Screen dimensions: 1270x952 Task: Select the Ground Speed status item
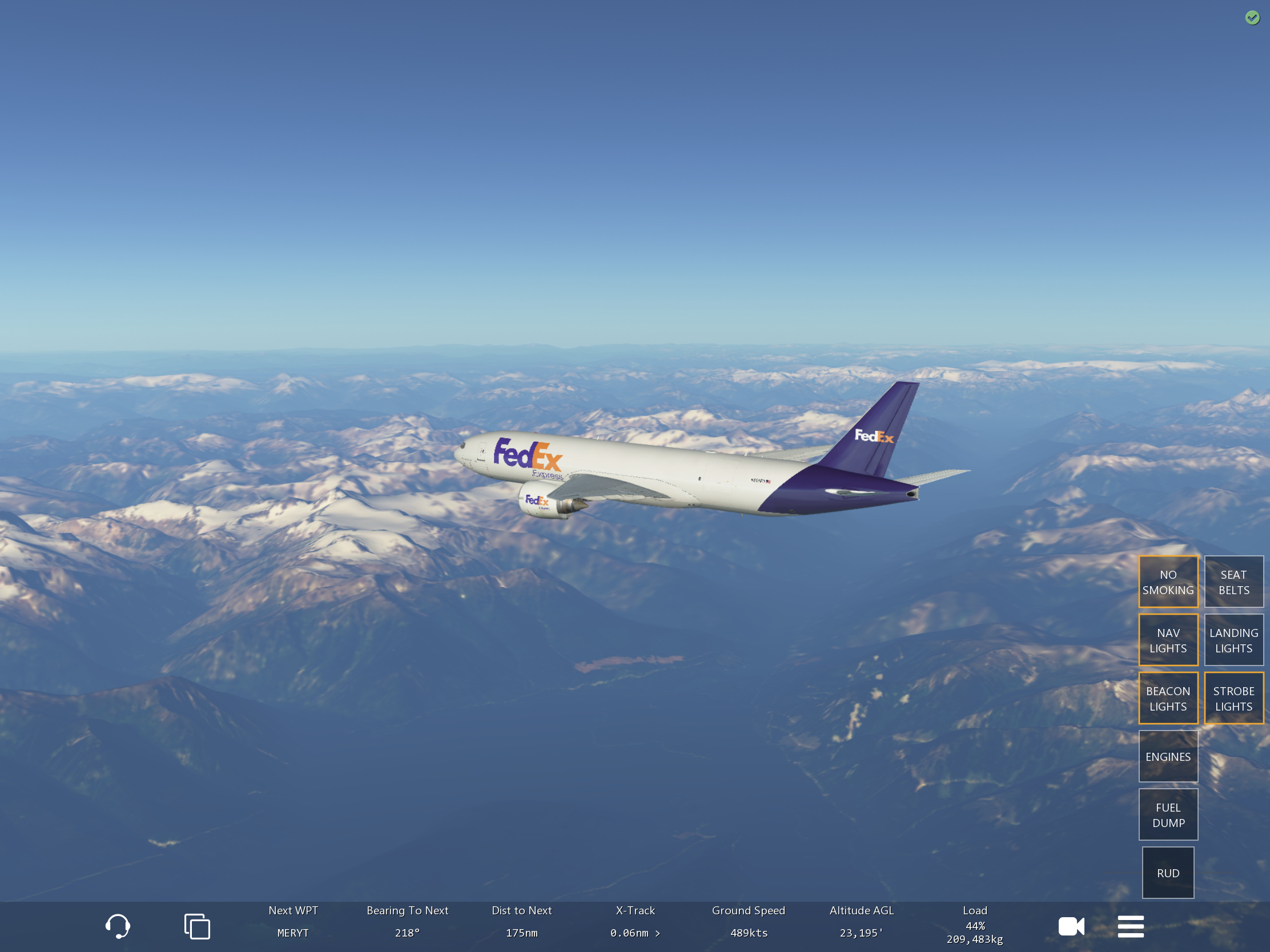click(x=748, y=922)
